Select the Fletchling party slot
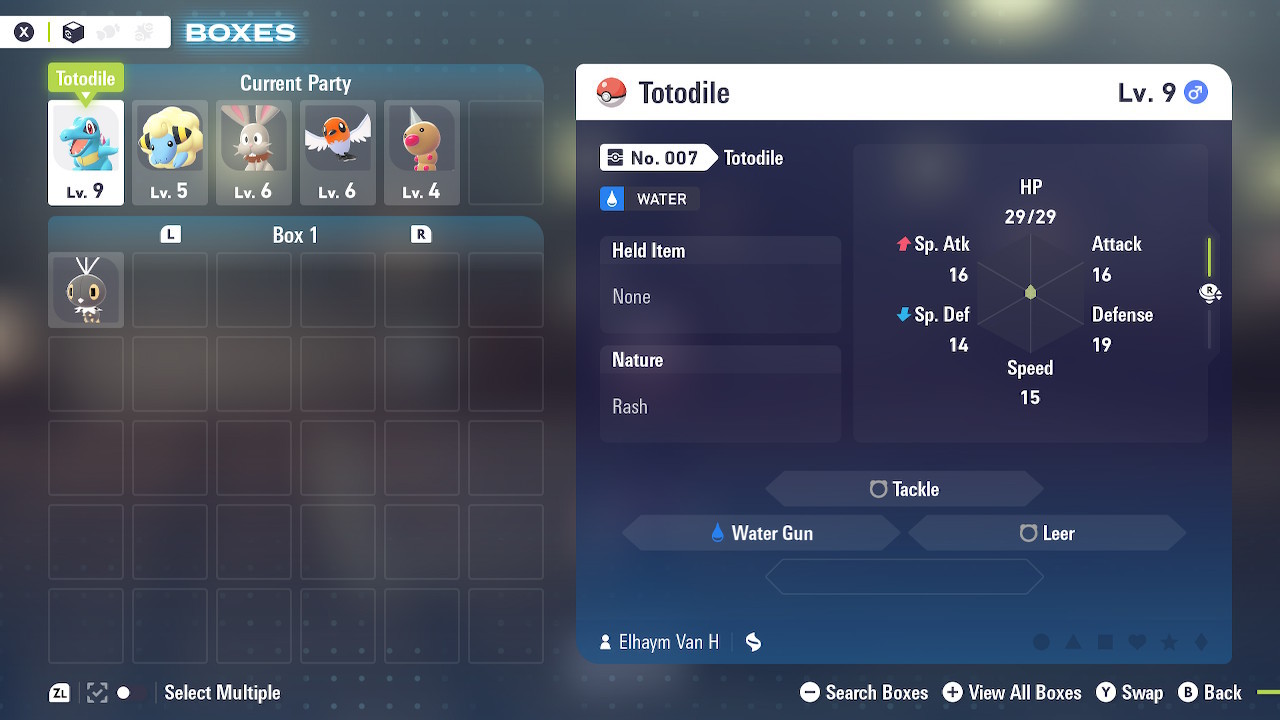Viewport: 1280px width, 720px height. click(338, 152)
